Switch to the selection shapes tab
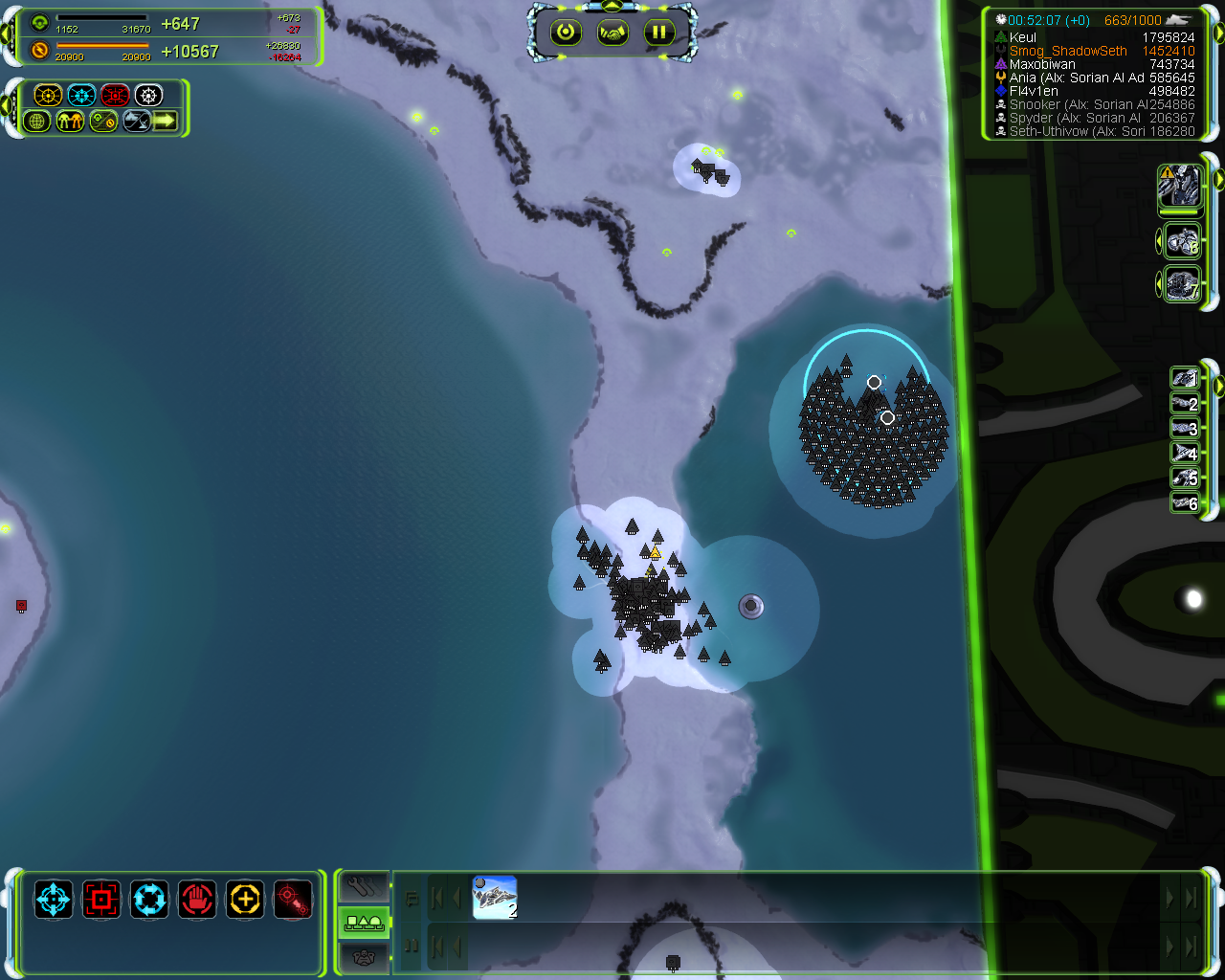The width and height of the screenshot is (1225, 980). 364,923
